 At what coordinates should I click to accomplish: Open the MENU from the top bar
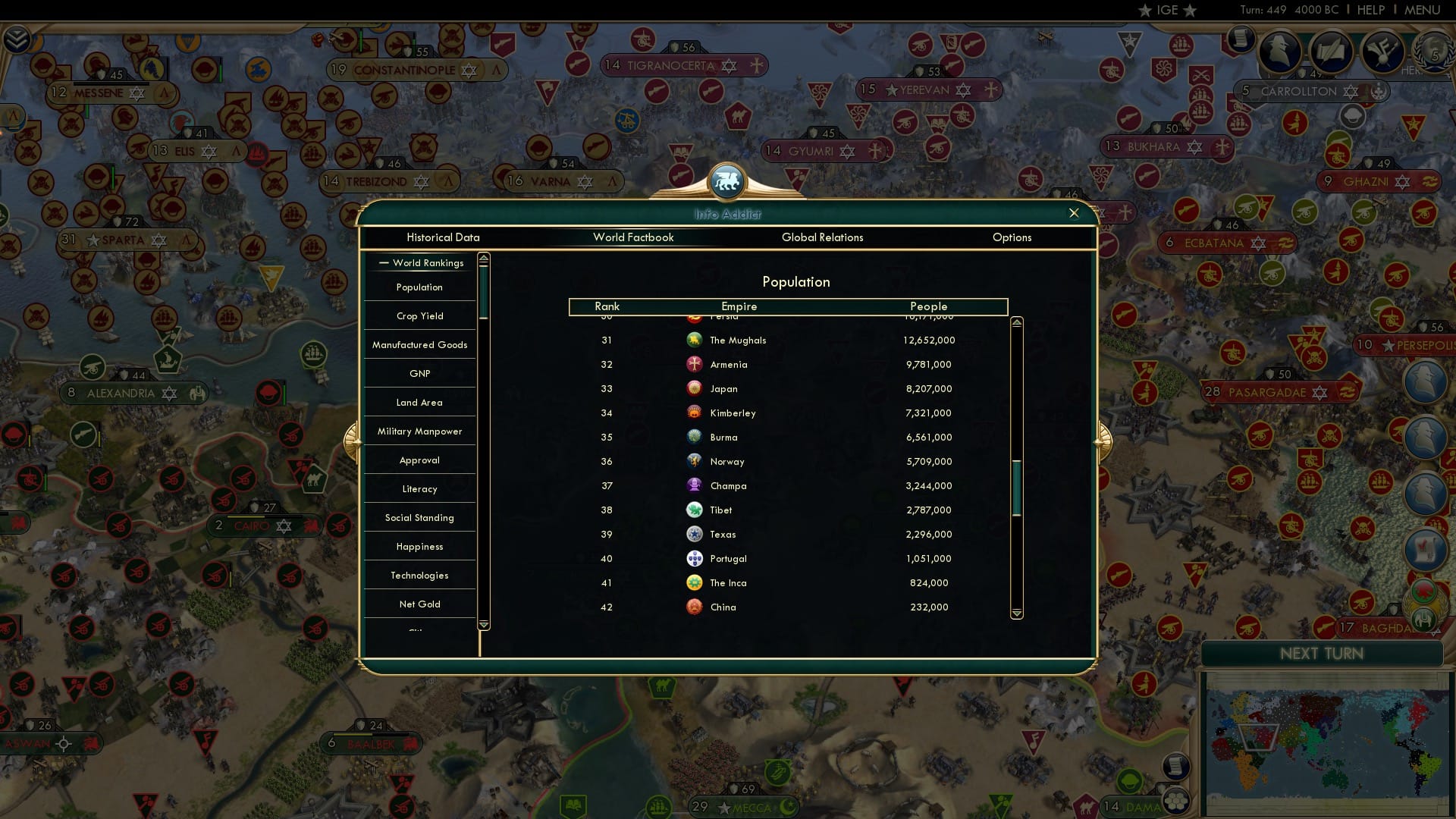[1423, 10]
